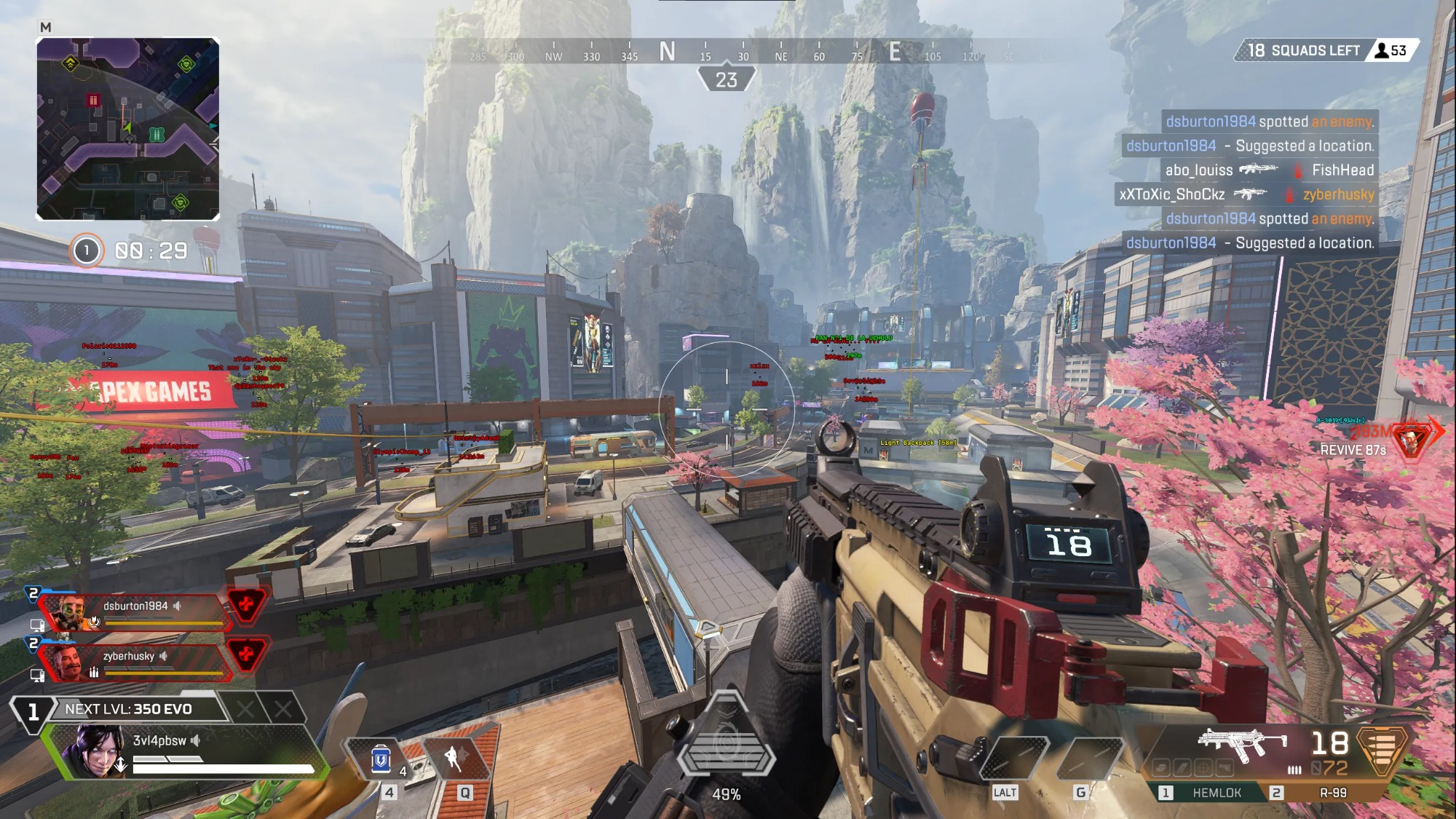The width and height of the screenshot is (1456, 819).
Task: Click the squads-remaining player icon showing 53
Action: [x=1382, y=50]
